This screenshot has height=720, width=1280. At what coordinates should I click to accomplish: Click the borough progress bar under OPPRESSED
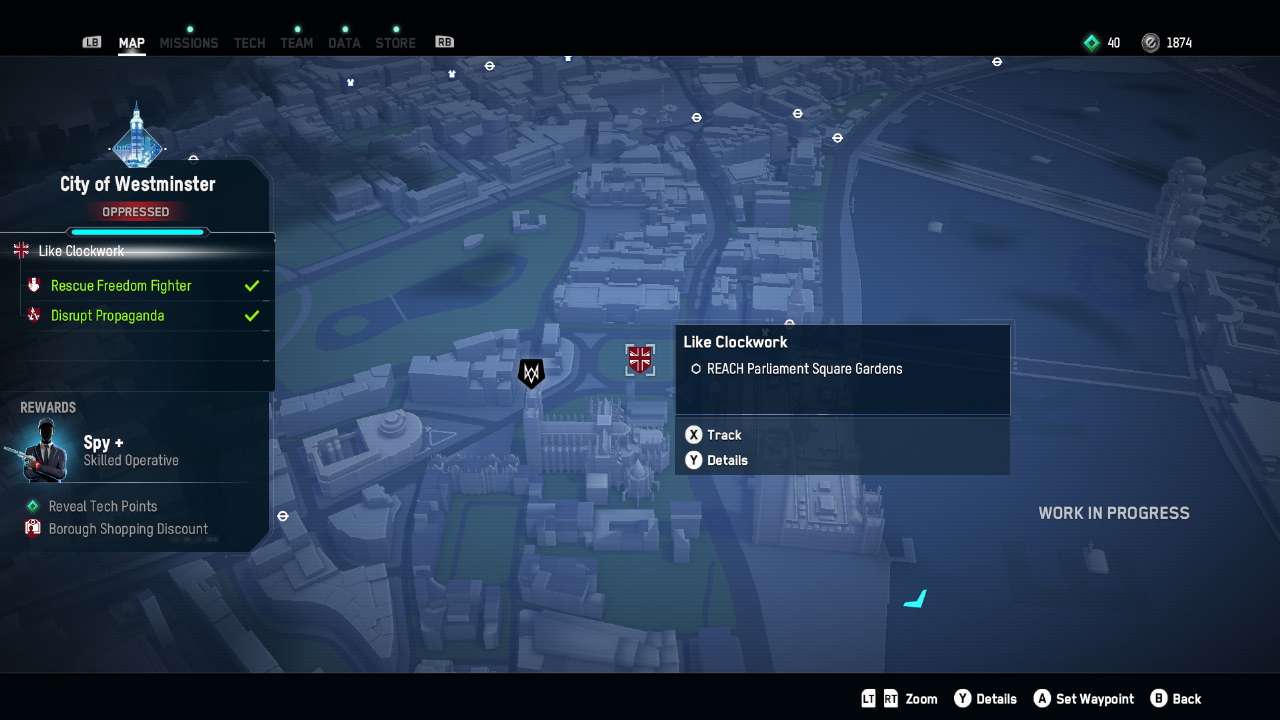click(136, 231)
